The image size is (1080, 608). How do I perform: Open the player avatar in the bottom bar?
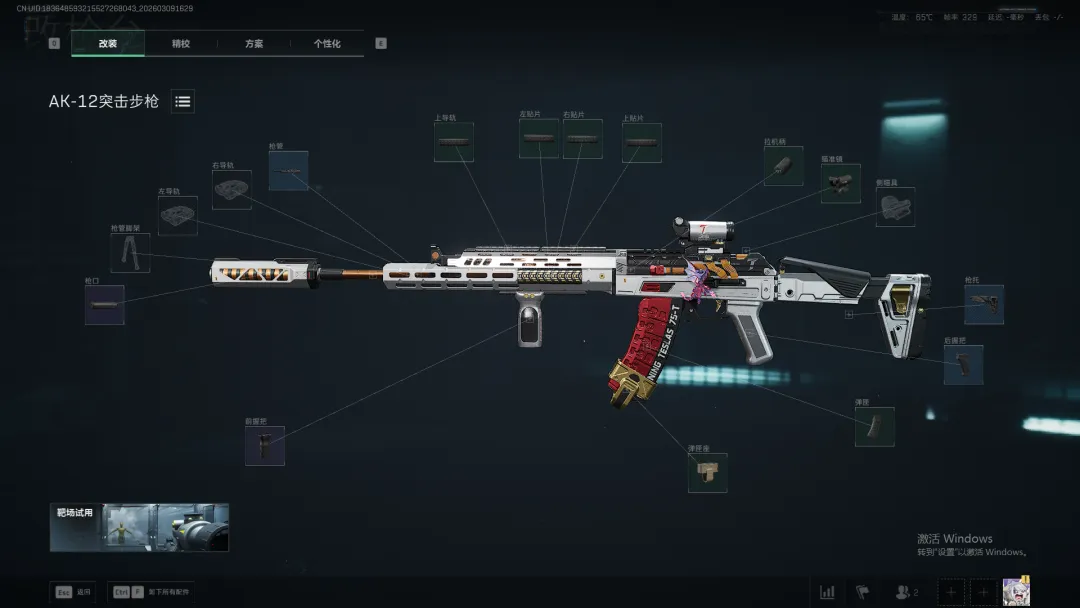(1016, 591)
